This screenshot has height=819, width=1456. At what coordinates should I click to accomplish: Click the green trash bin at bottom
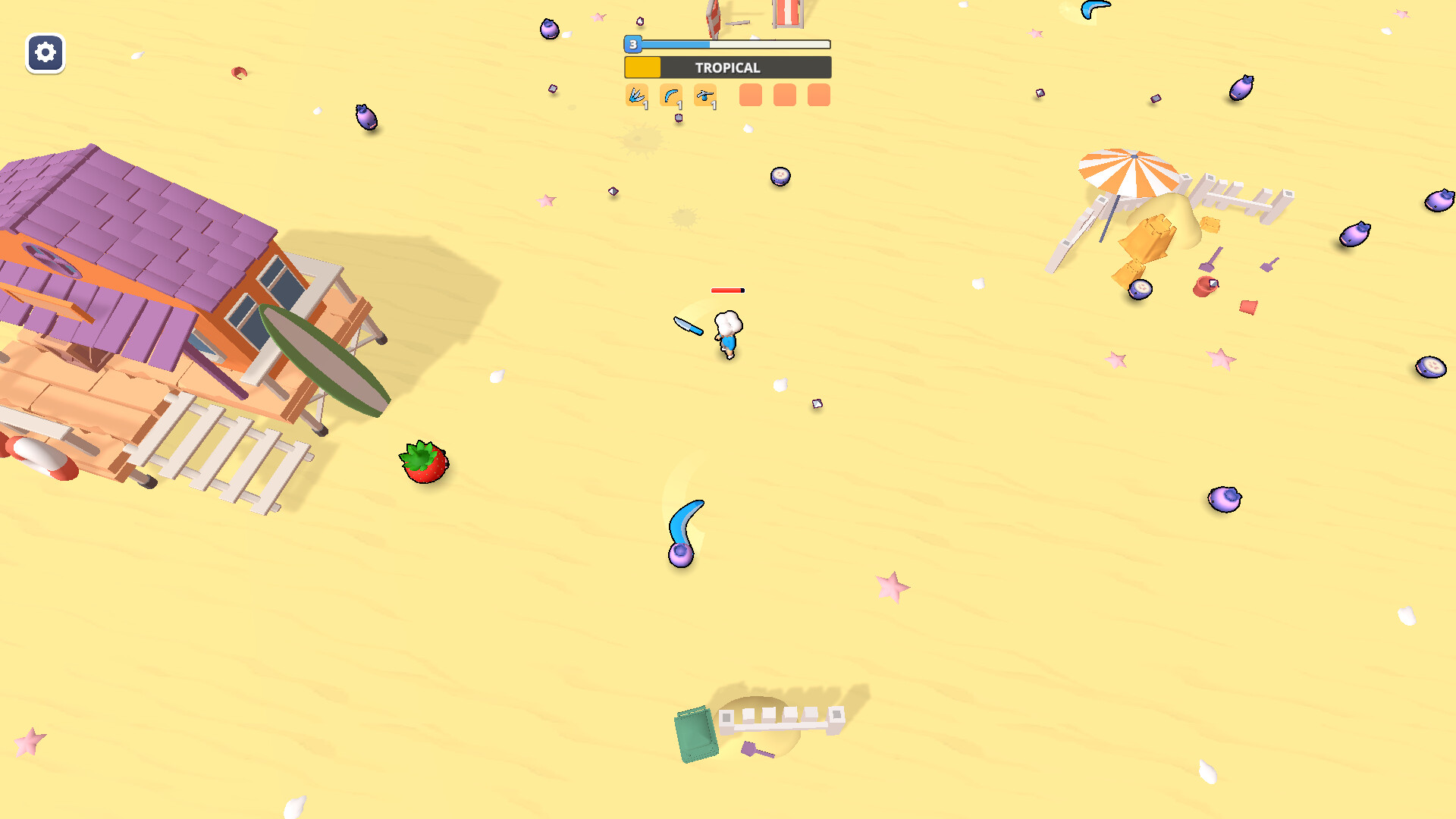click(x=695, y=732)
